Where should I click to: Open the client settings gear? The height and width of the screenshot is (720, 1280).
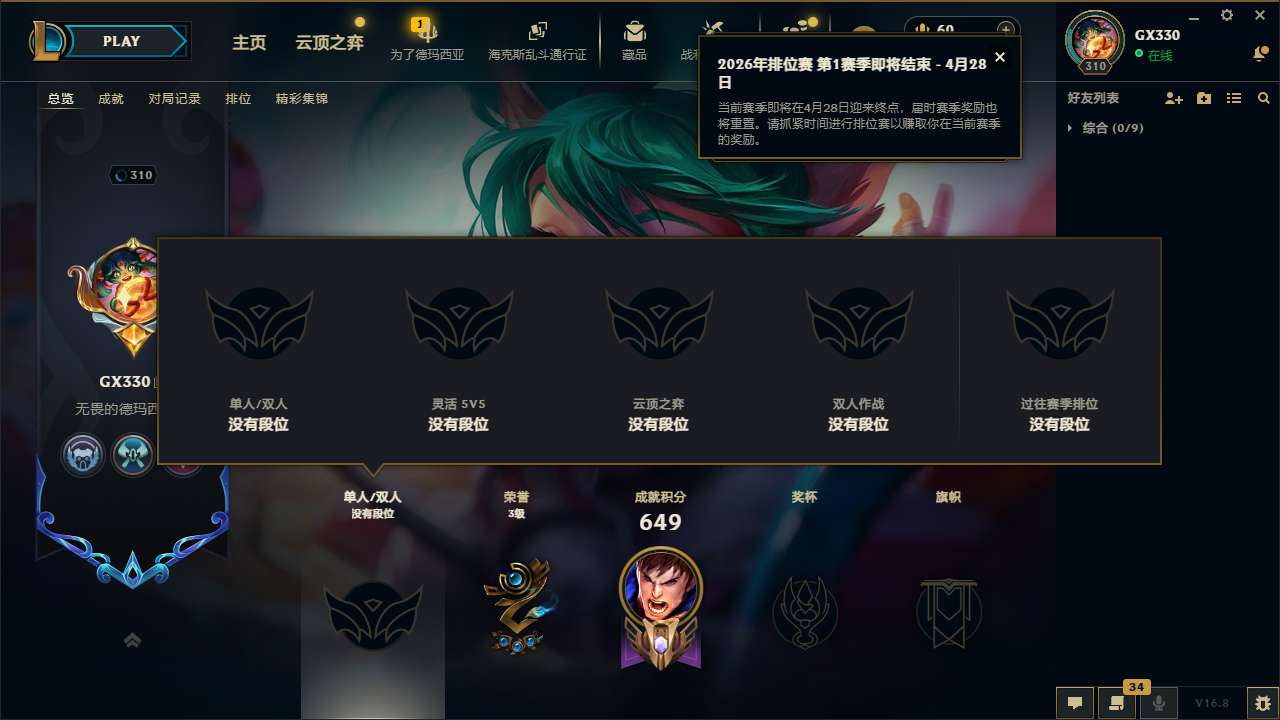coord(1225,15)
